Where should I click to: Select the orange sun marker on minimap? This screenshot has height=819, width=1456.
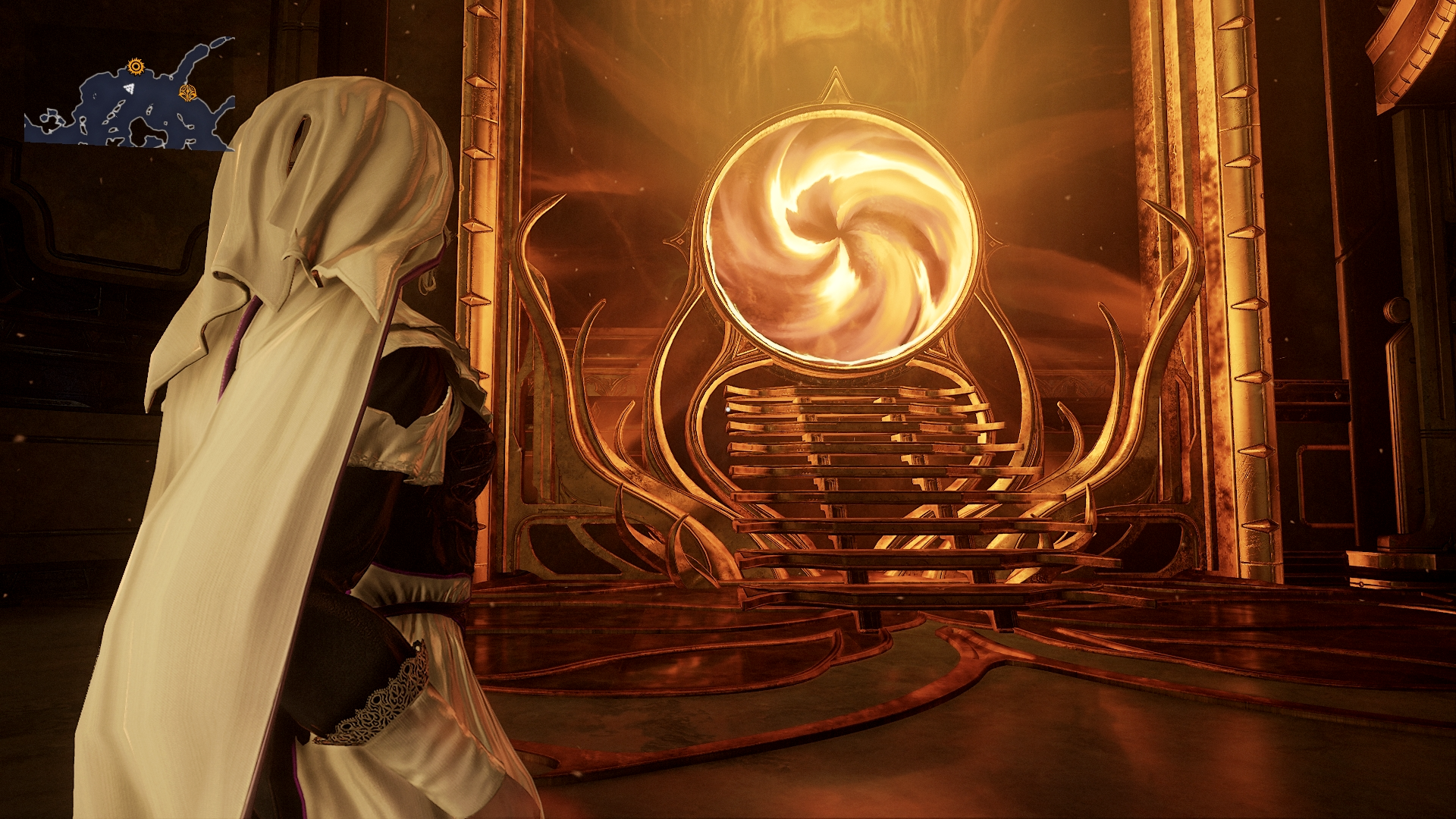pos(136,67)
